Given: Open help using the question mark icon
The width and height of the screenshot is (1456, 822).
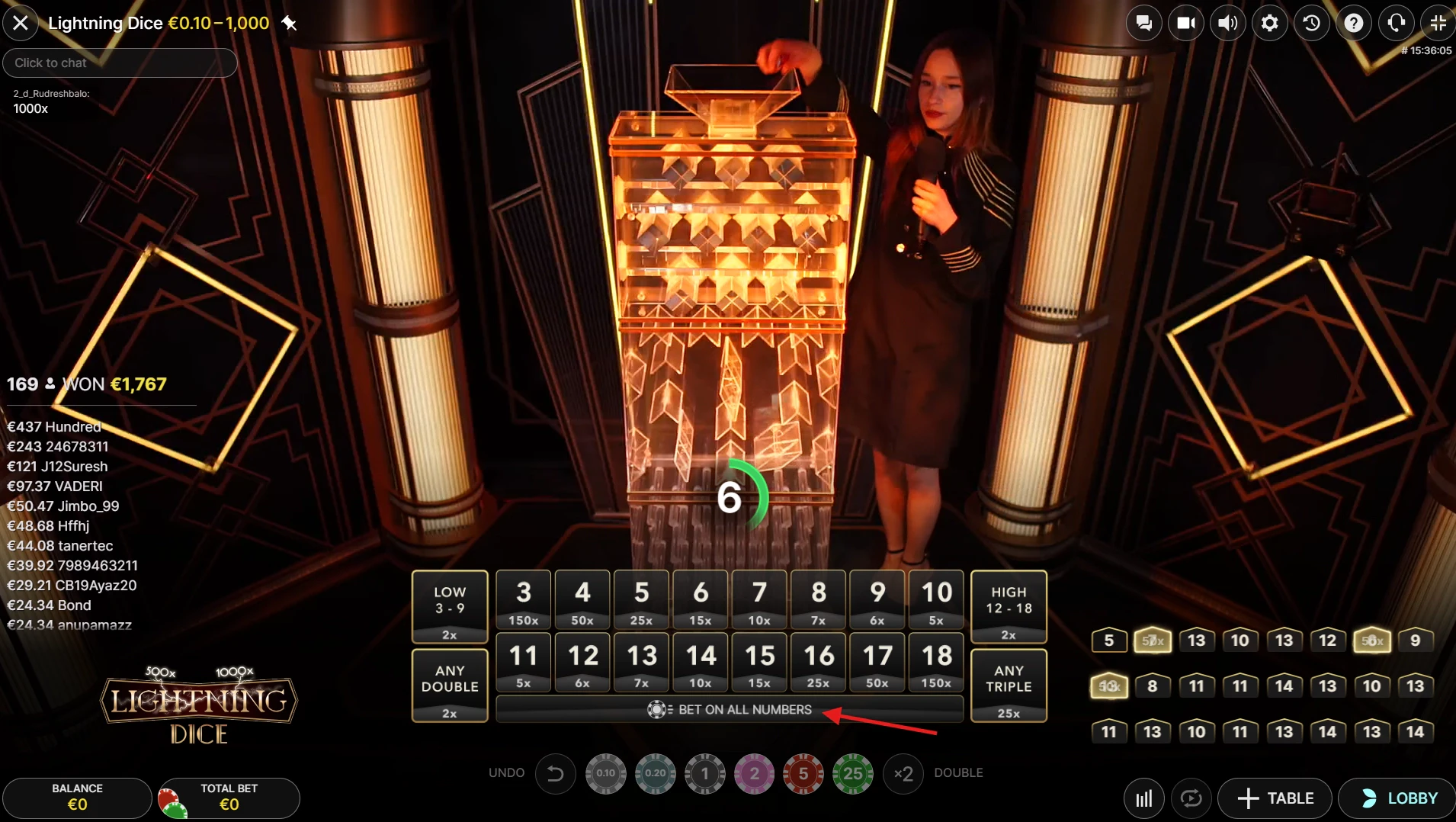Looking at the screenshot, I should (1354, 22).
